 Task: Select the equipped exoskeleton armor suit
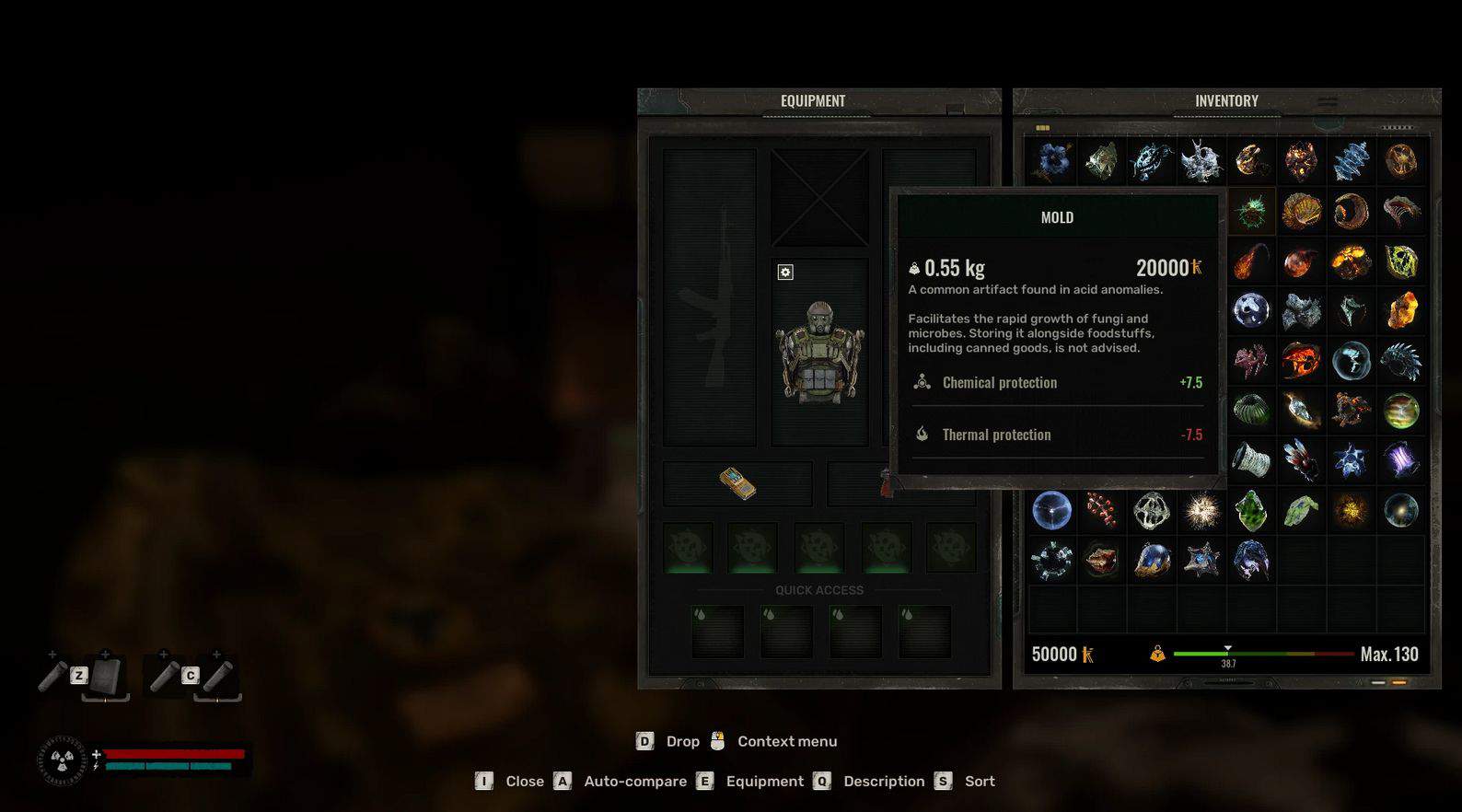tap(818, 353)
